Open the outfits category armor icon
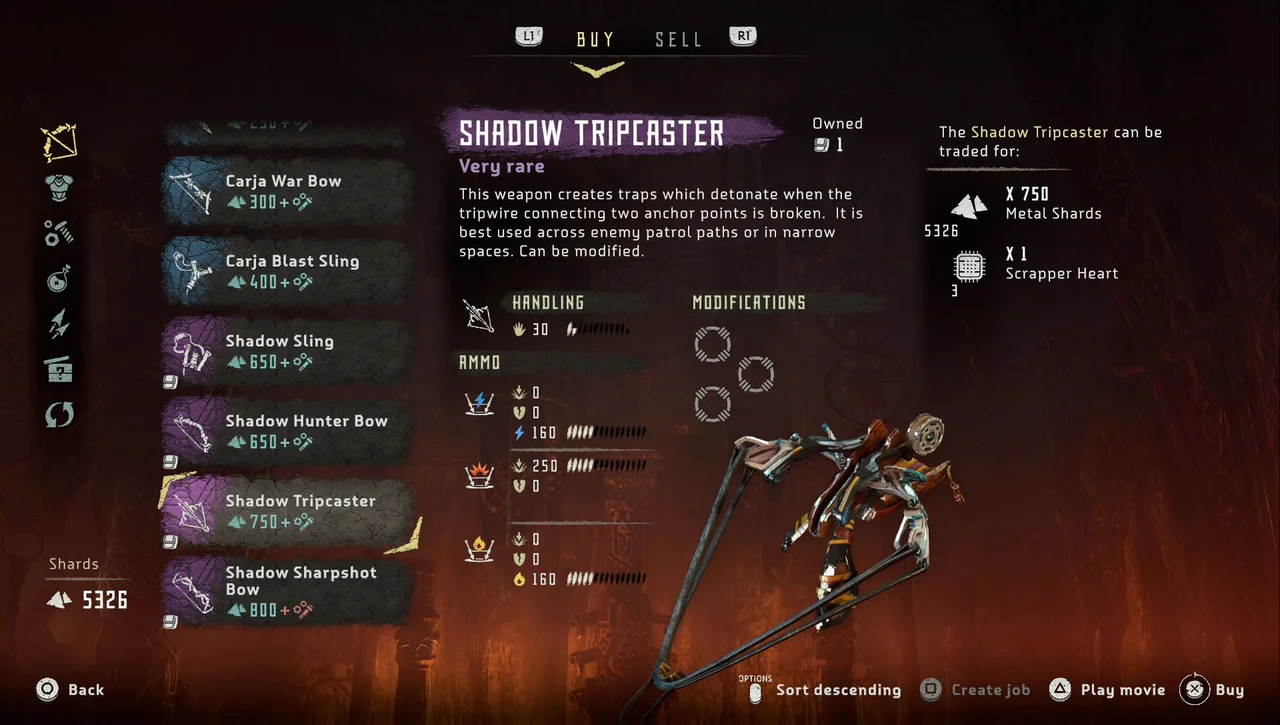 pos(58,188)
